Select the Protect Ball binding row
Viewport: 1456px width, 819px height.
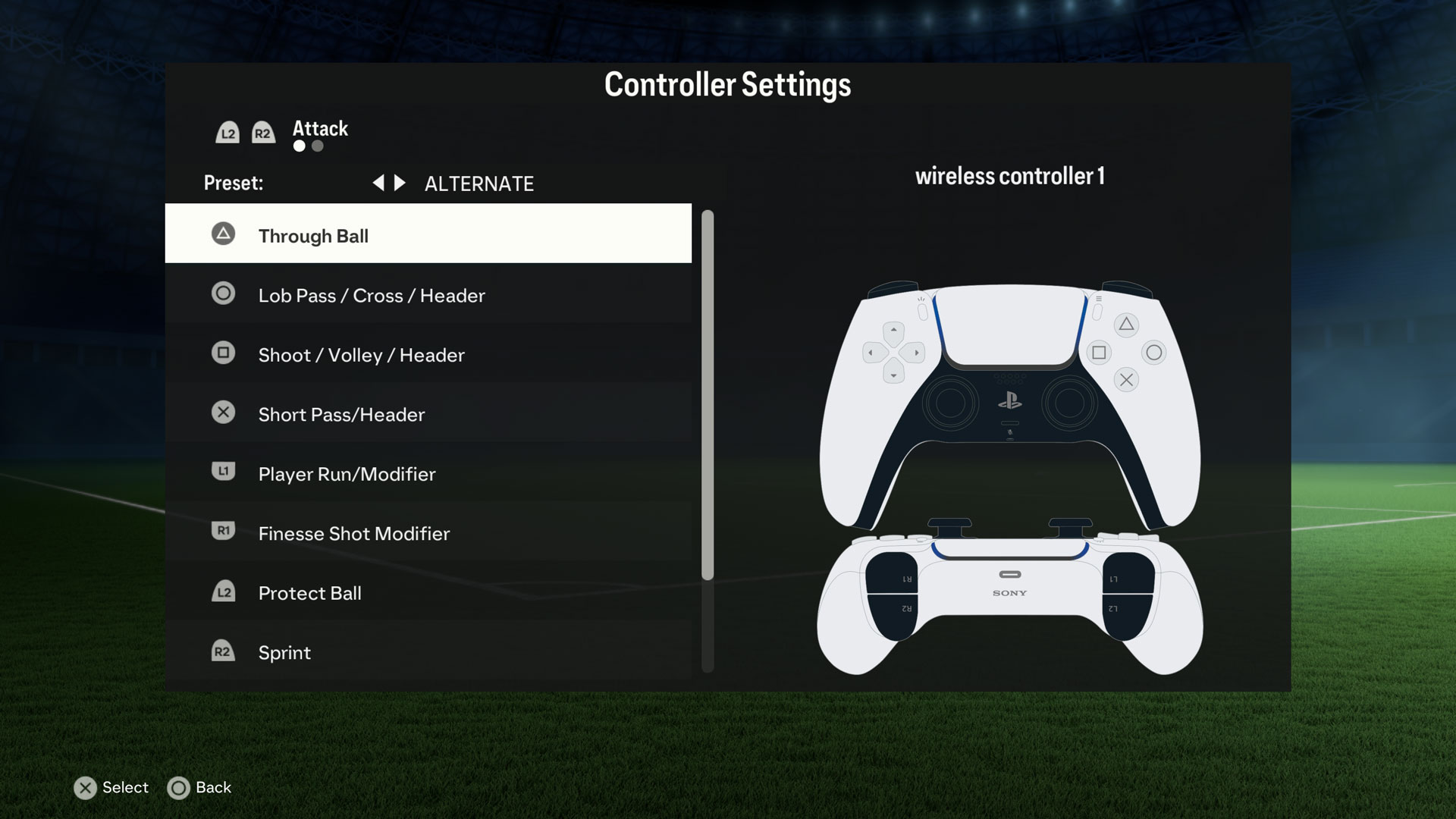coord(428,592)
